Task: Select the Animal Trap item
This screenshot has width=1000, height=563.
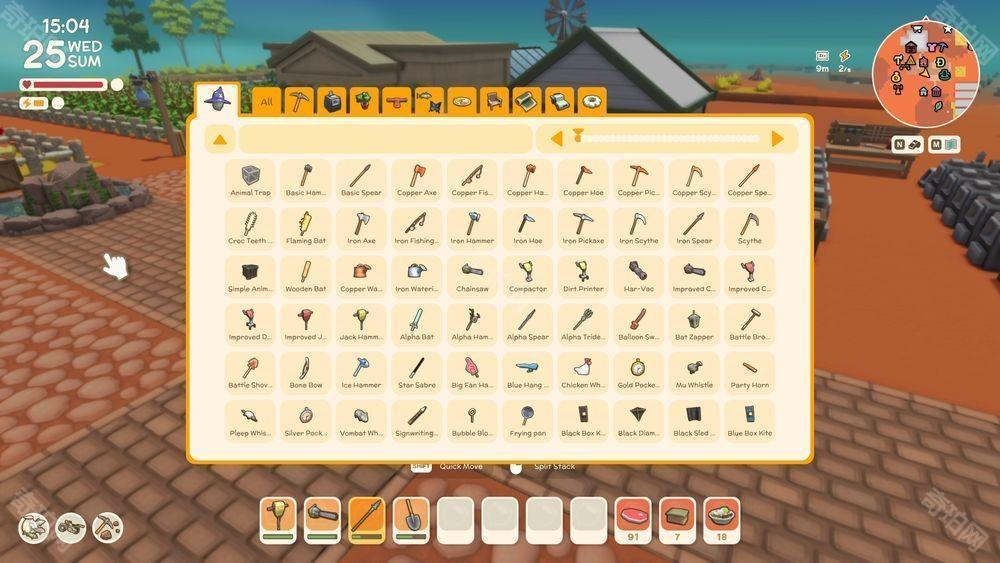Action: [250, 179]
